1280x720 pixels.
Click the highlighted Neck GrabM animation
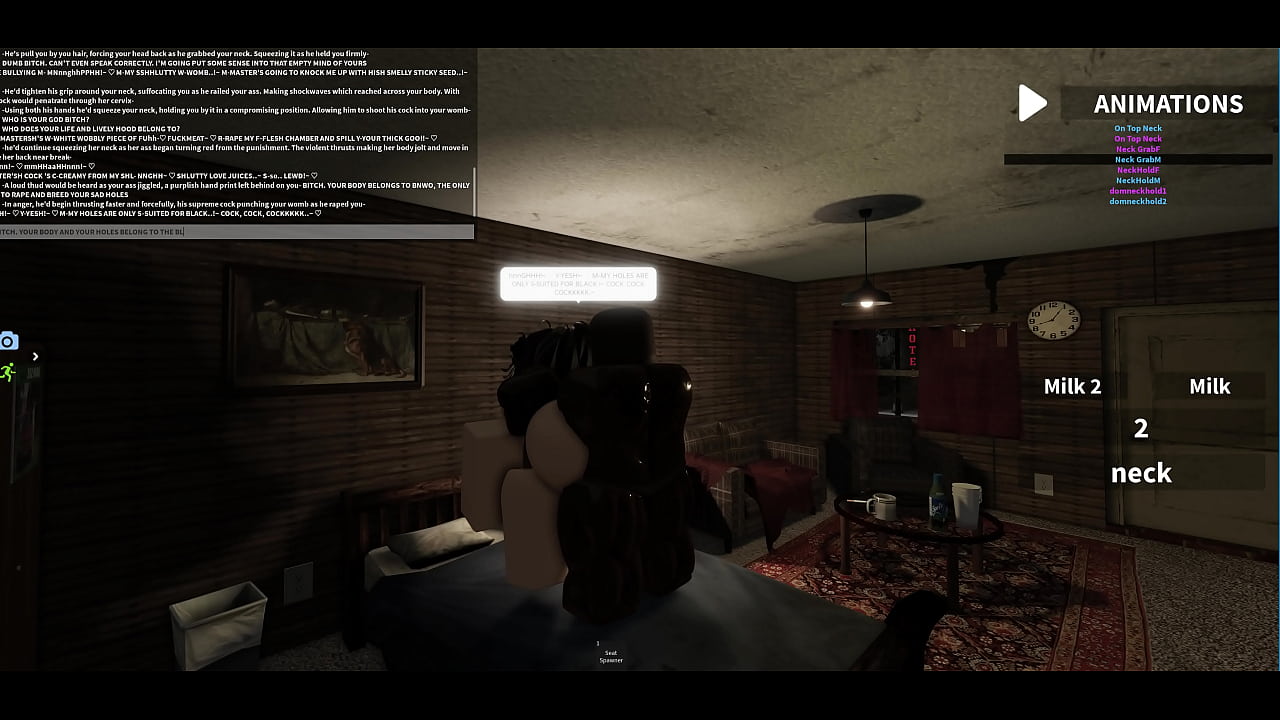pyautogui.click(x=1138, y=159)
